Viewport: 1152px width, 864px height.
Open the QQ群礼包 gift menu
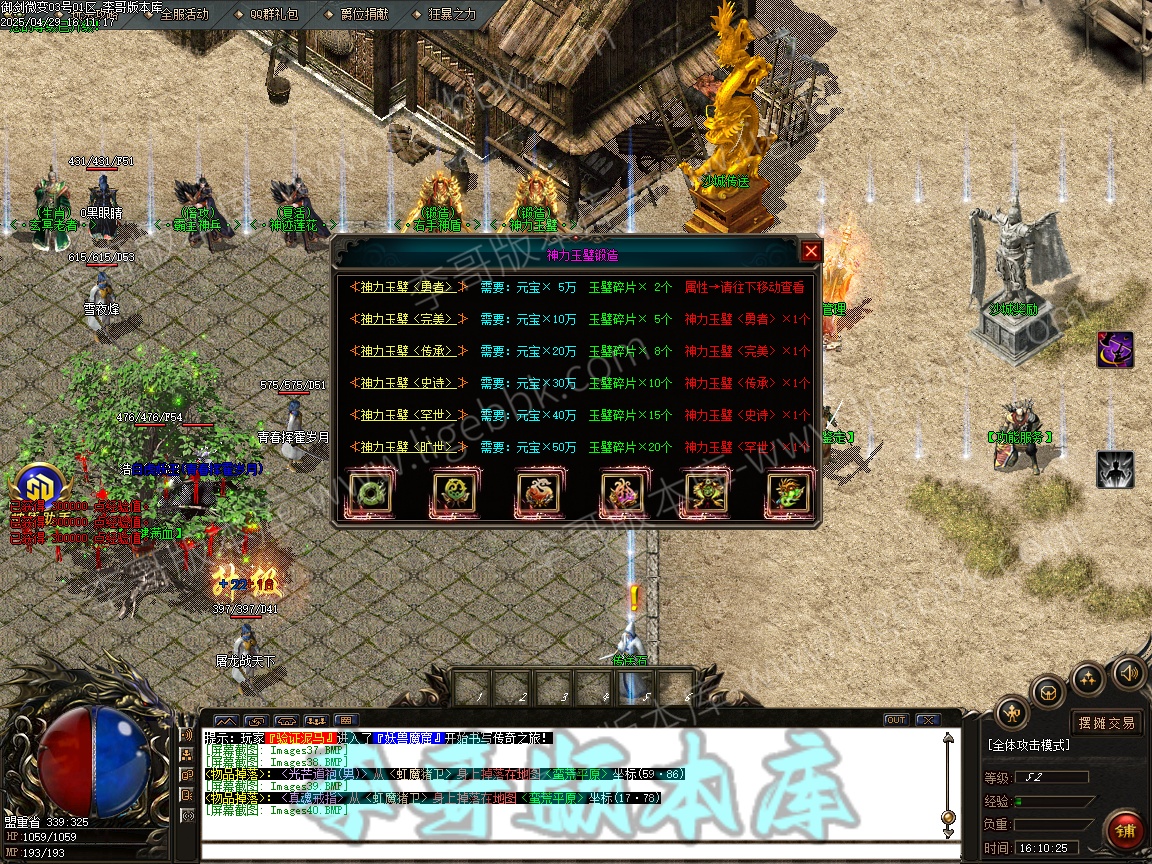[273, 14]
